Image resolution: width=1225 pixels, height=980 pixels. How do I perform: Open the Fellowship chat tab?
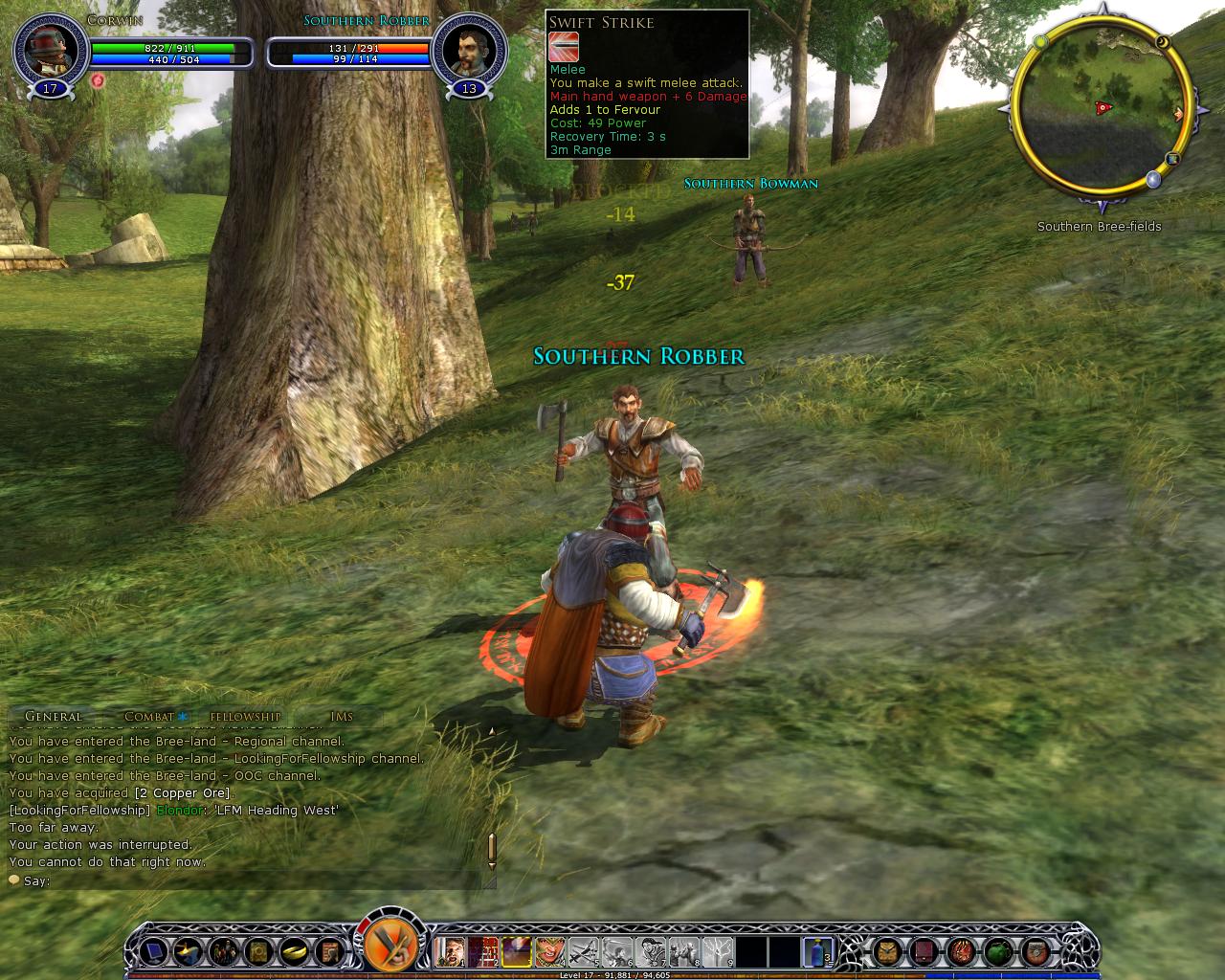coord(246,716)
